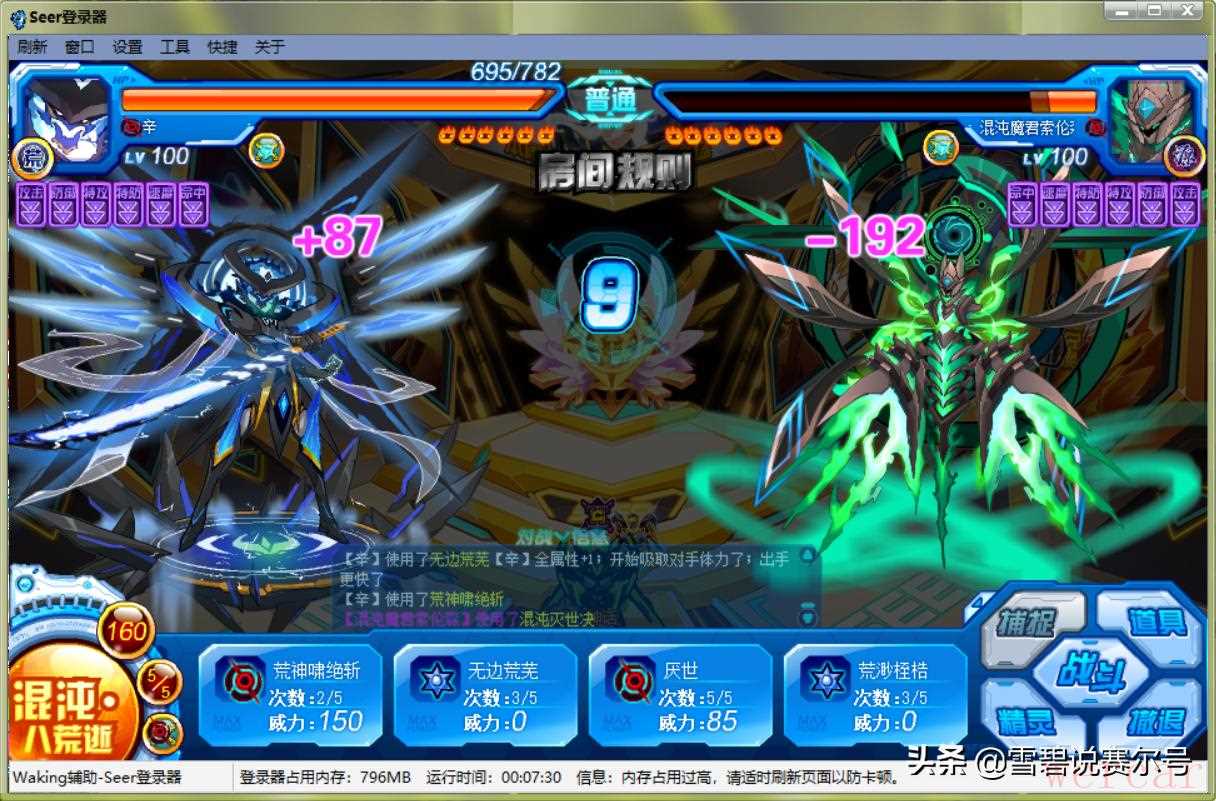The width and height of the screenshot is (1216, 801).
Task: Open the 刷新 menu
Action: pyautogui.click(x=32, y=47)
